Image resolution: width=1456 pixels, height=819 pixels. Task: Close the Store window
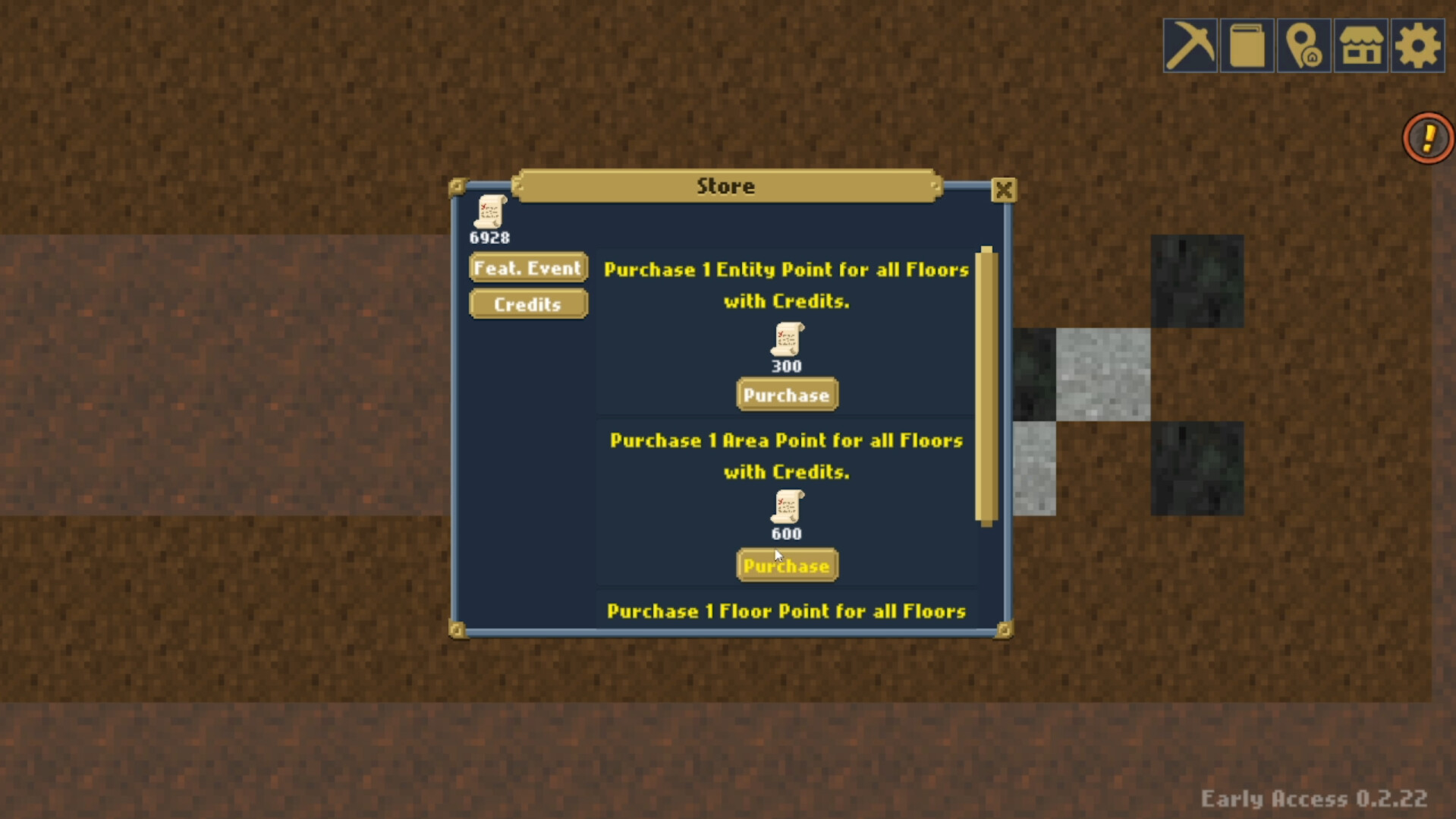tap(1003, 190)
